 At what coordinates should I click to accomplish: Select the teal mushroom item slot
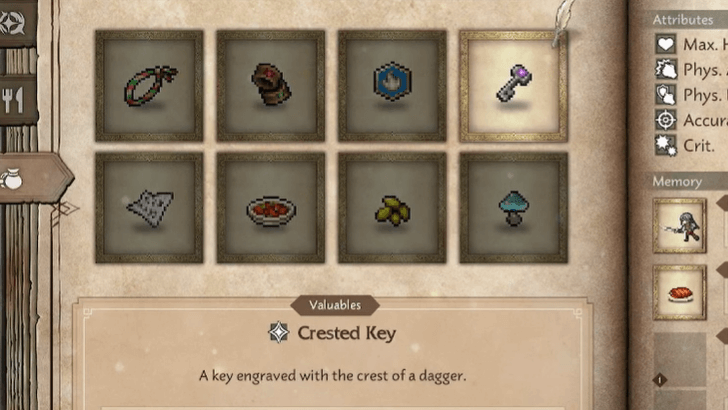[513, 207]
